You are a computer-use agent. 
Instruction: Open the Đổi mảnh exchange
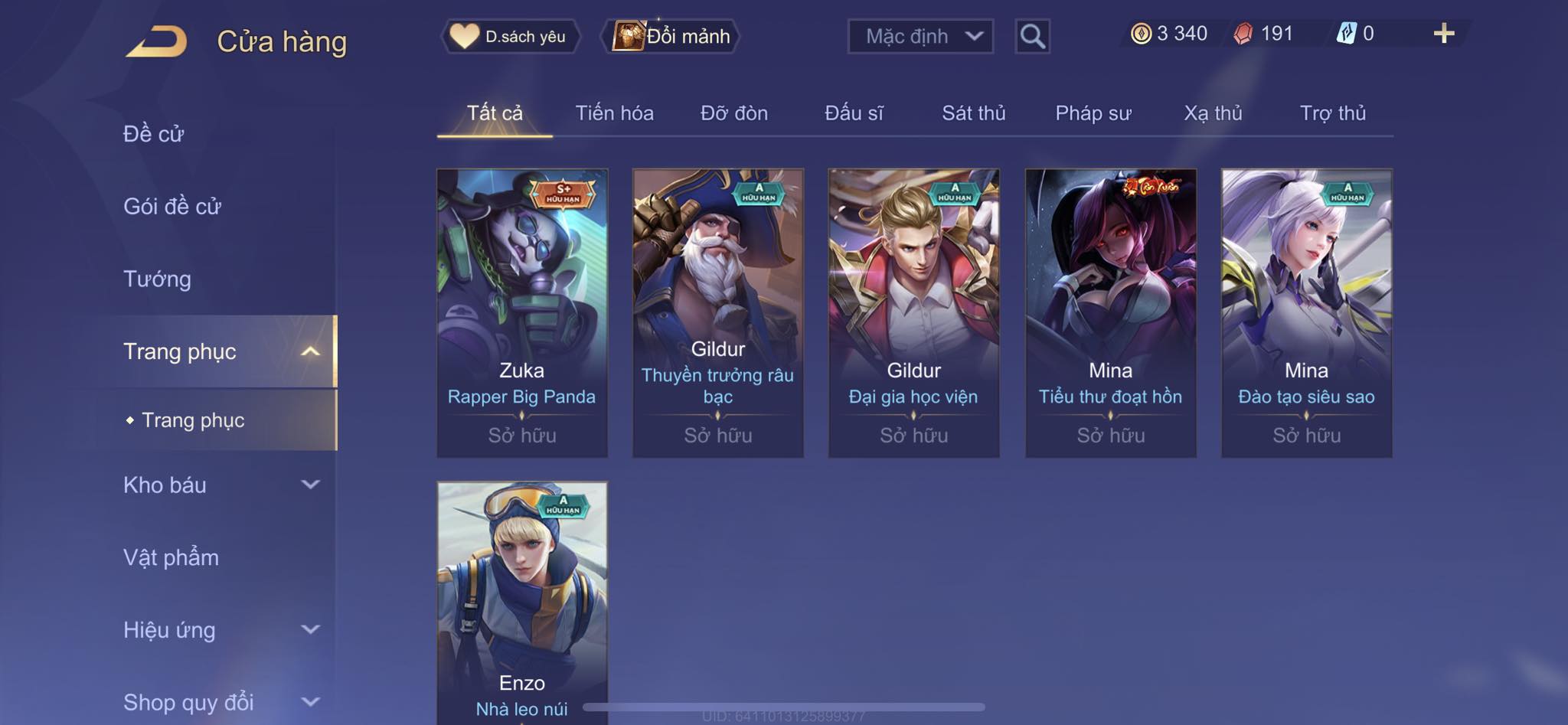pyautogui.click(x=671, y=36)
